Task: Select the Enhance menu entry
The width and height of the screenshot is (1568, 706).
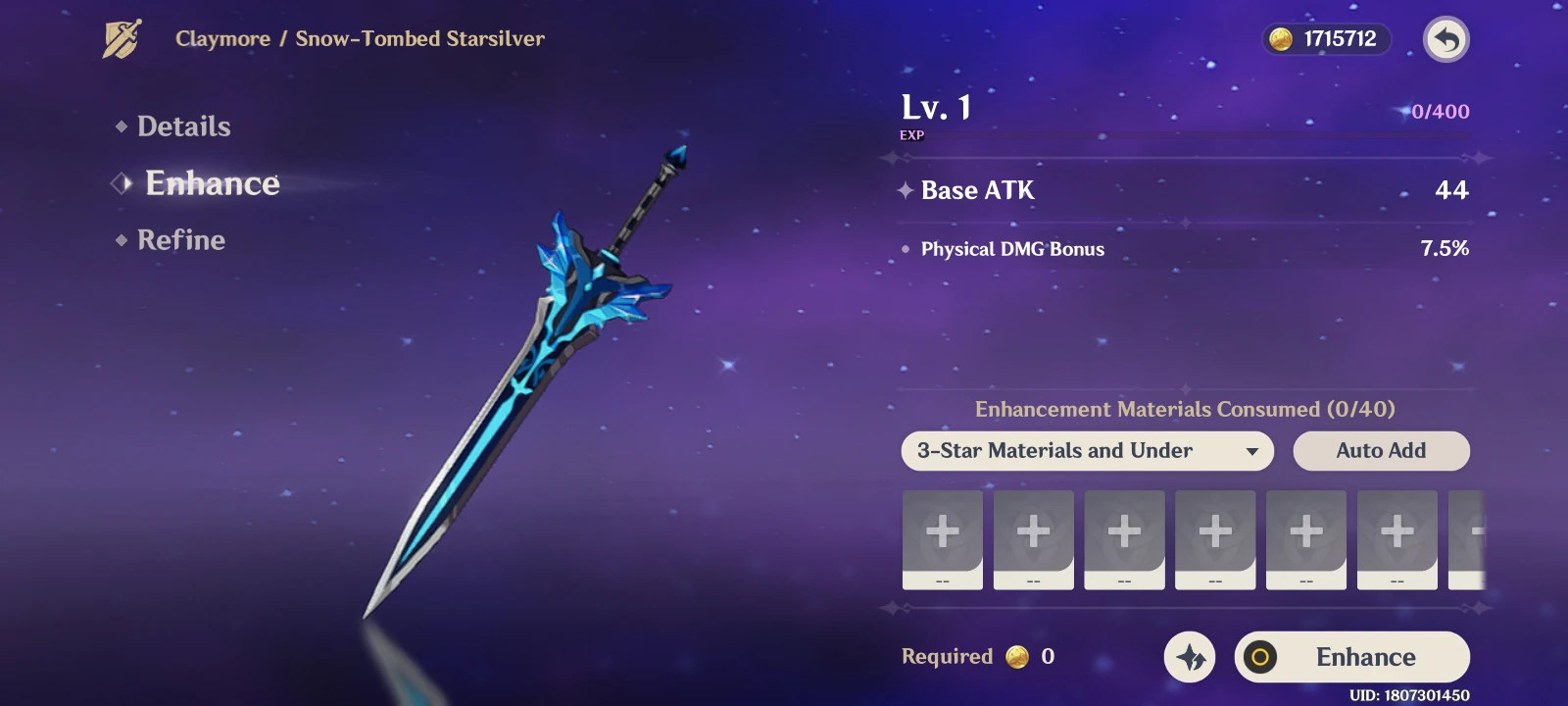Action: (212, 183)
